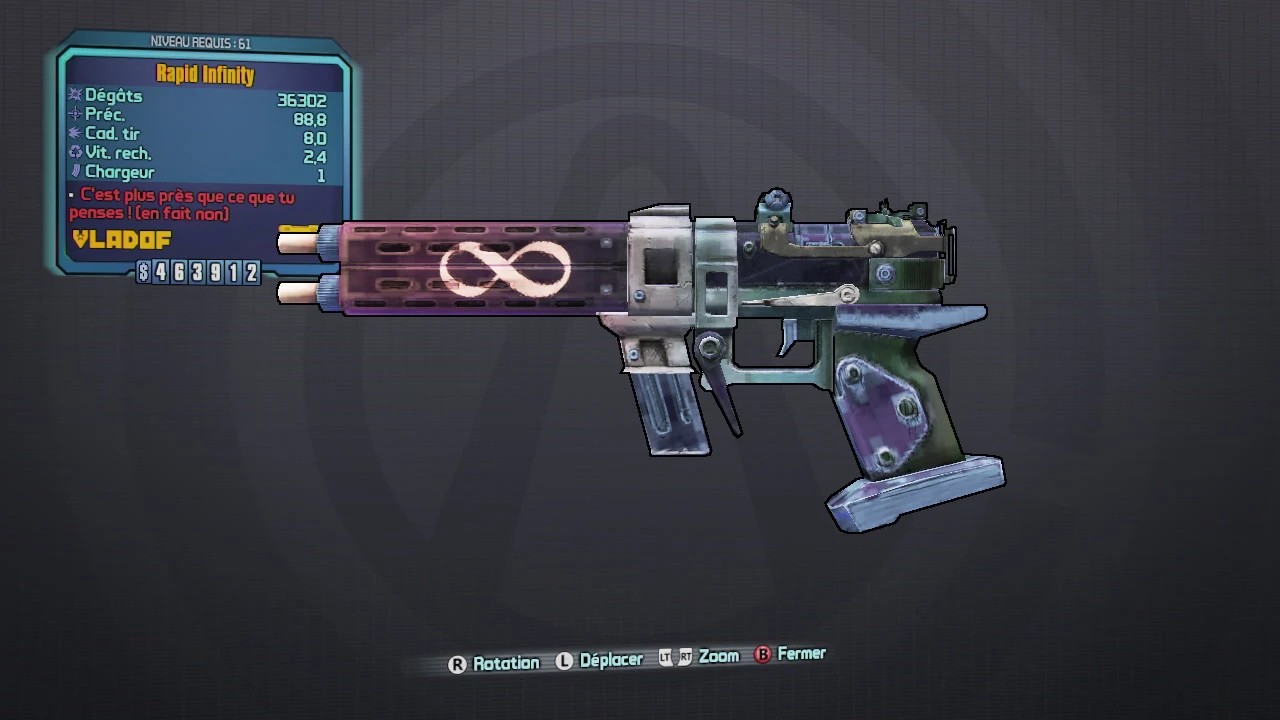The height and width of the screenshot is (720, 1280).
Task: Click the Cad. tir fire rate arrows icon
Action: click(76, 134)
